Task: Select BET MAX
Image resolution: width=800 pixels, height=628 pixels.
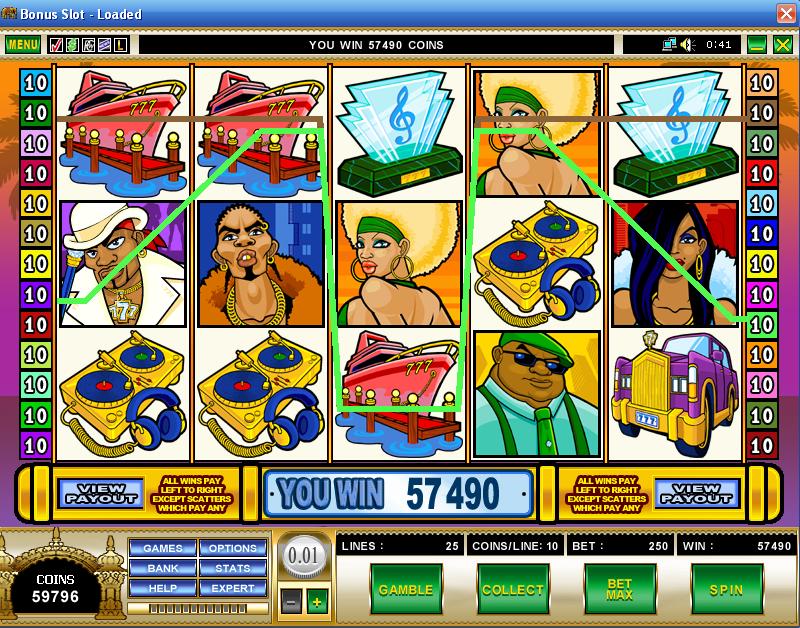Action: point(619,590)
